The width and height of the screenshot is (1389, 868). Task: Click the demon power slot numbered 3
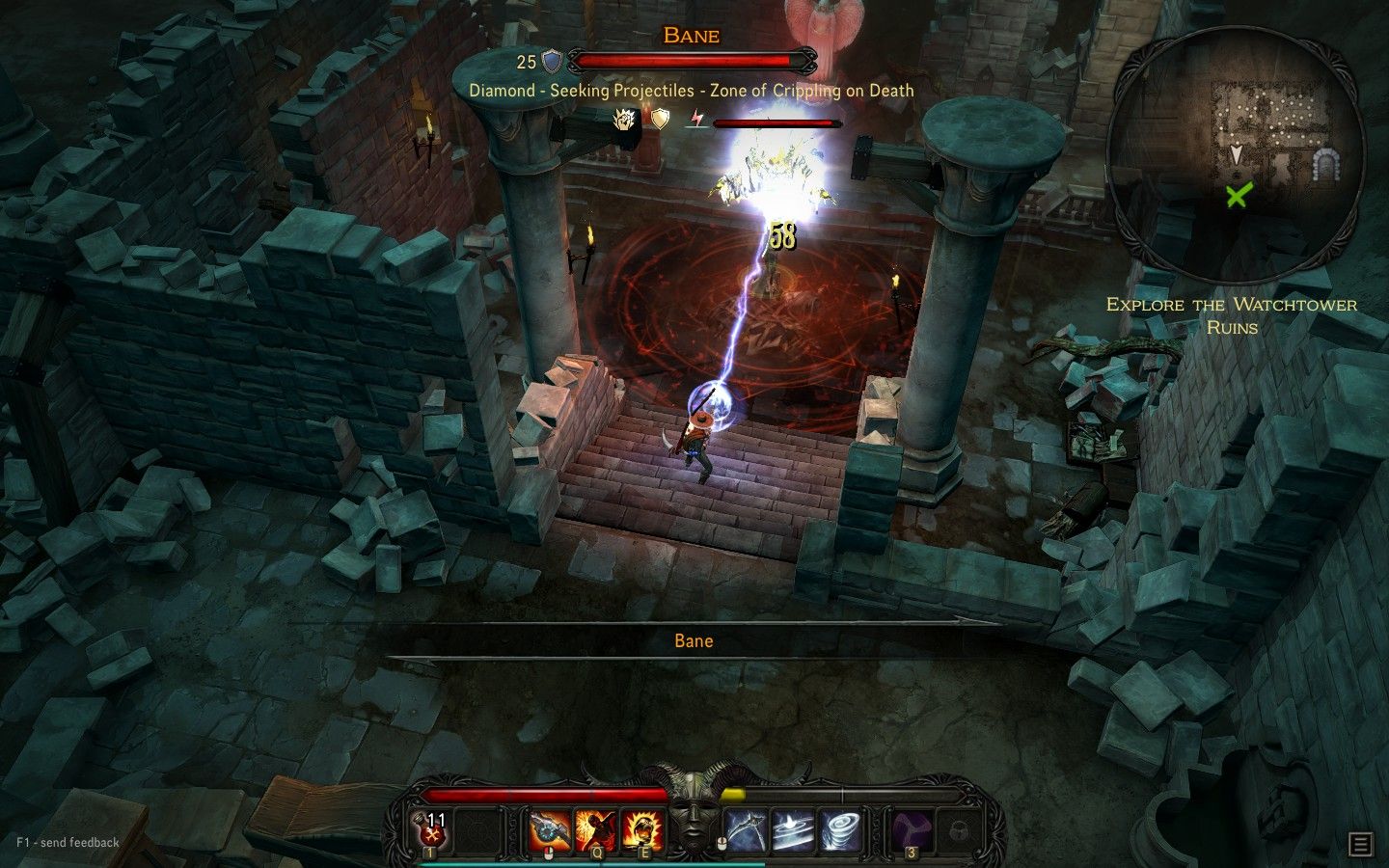coord(912,827)
